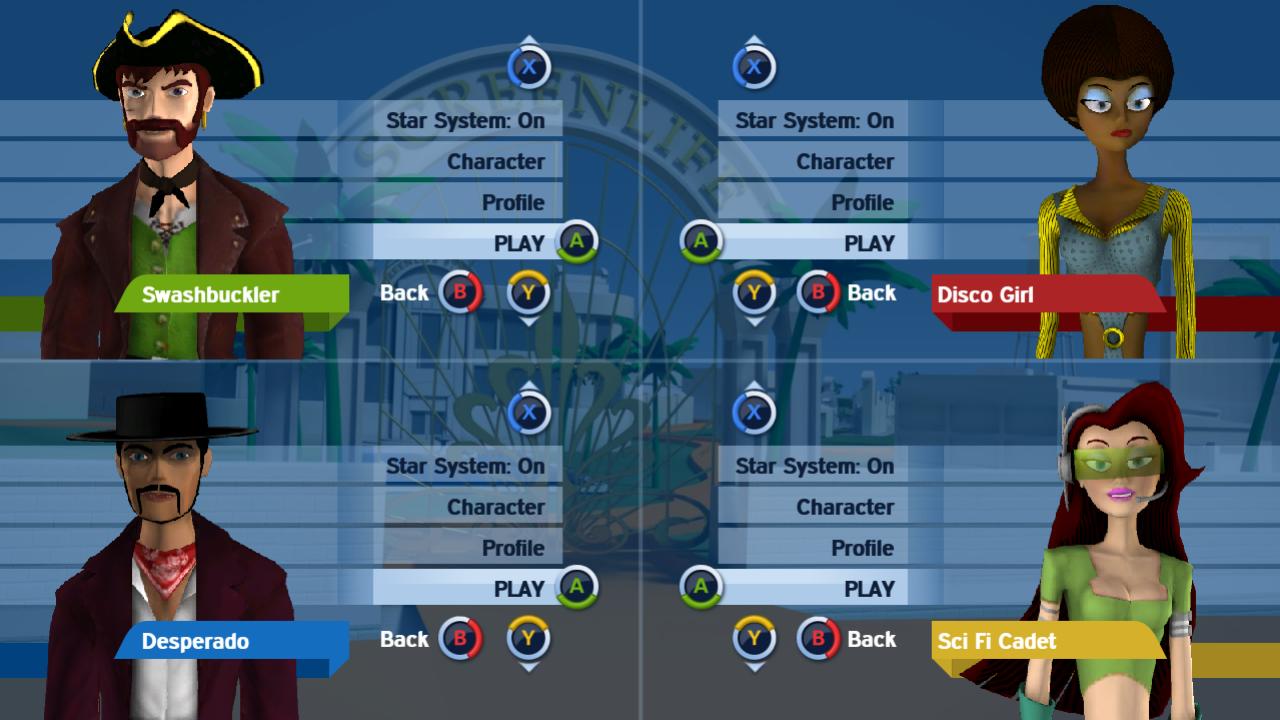The height and width of the screenshot is (720, 1280).
Task: Select PLAY in Disco Girl's panel
Action: (868, 243)
